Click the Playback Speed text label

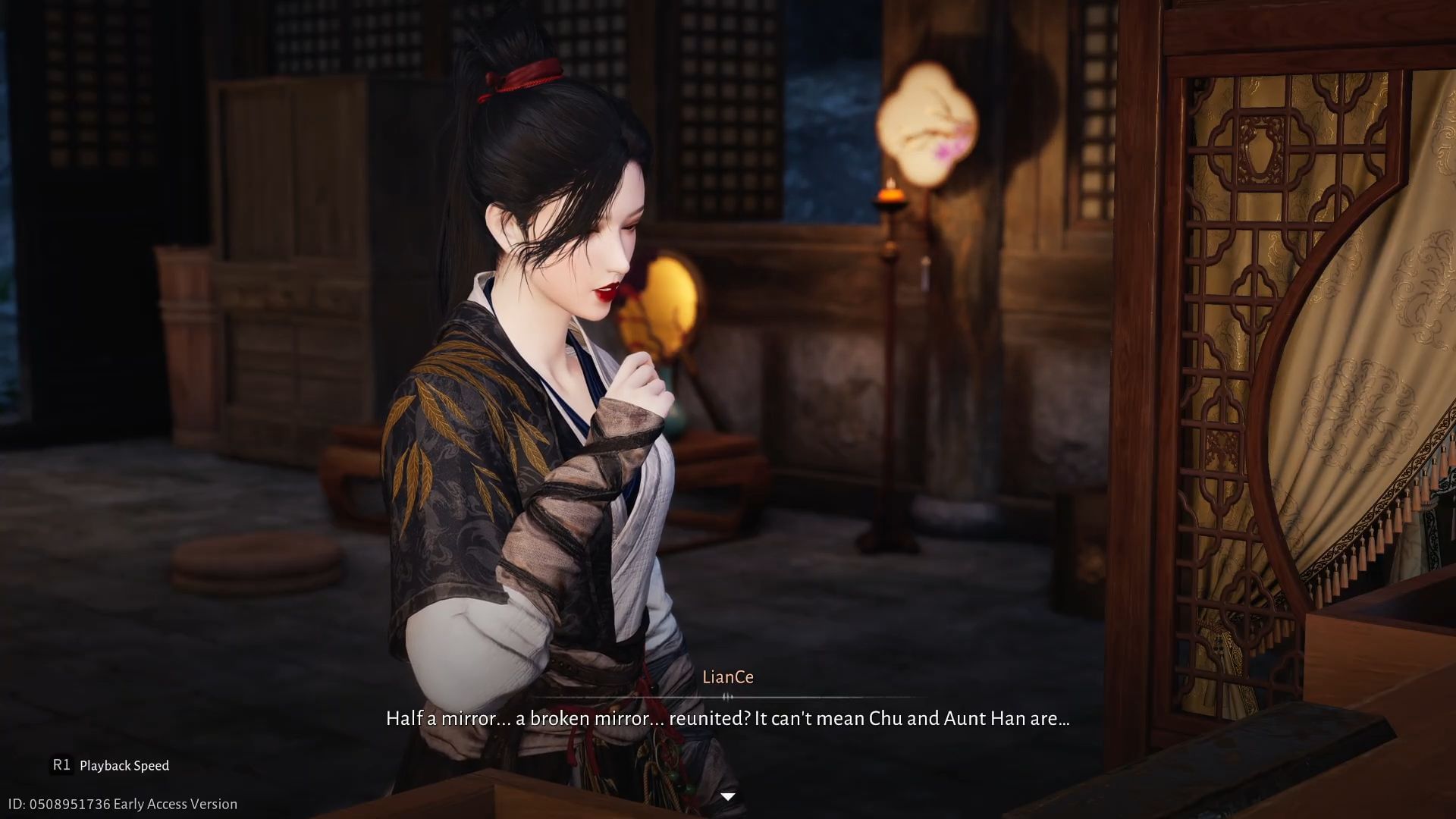click(125, 766)
